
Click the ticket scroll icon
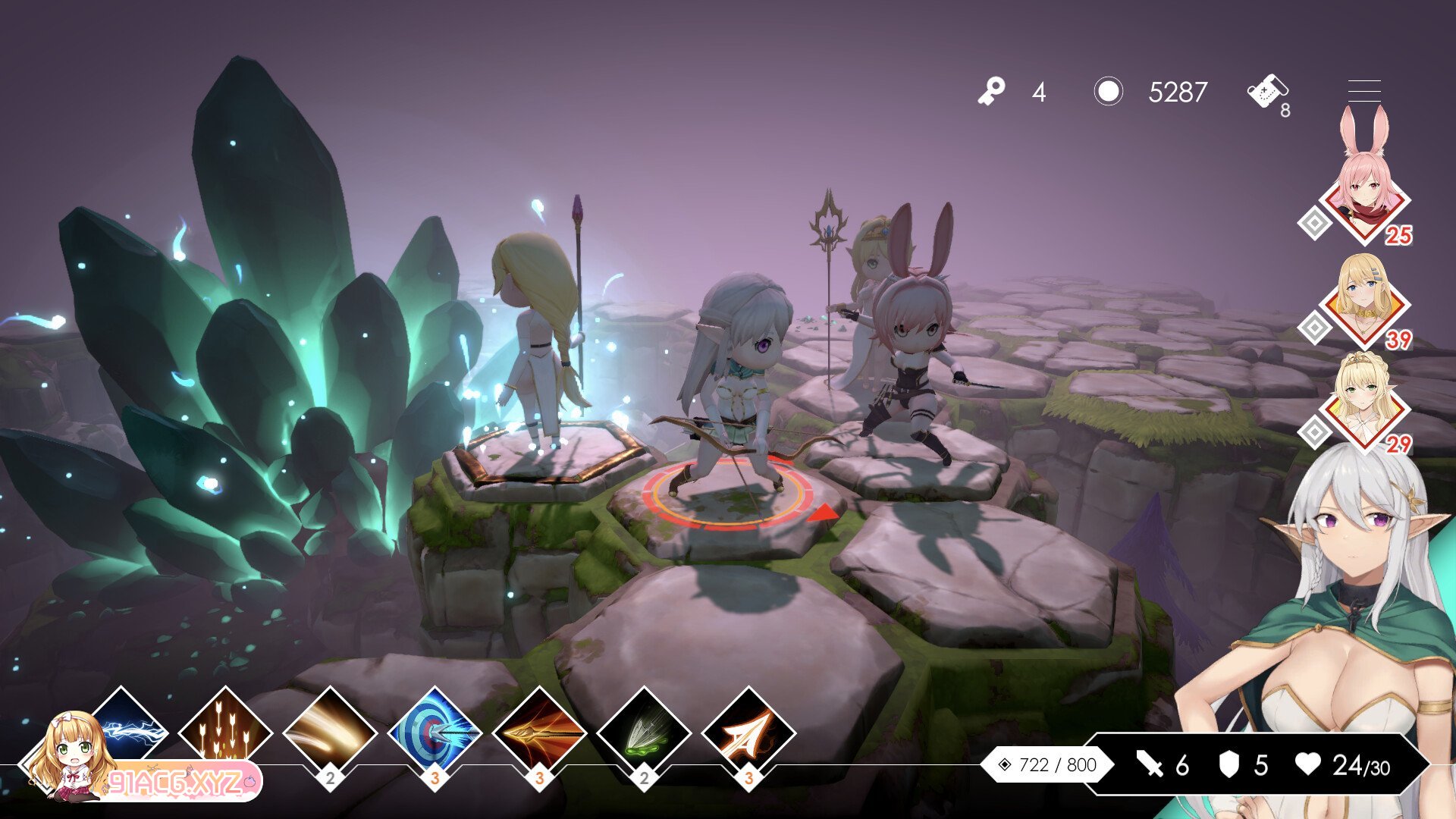[x=1266, y=93]
